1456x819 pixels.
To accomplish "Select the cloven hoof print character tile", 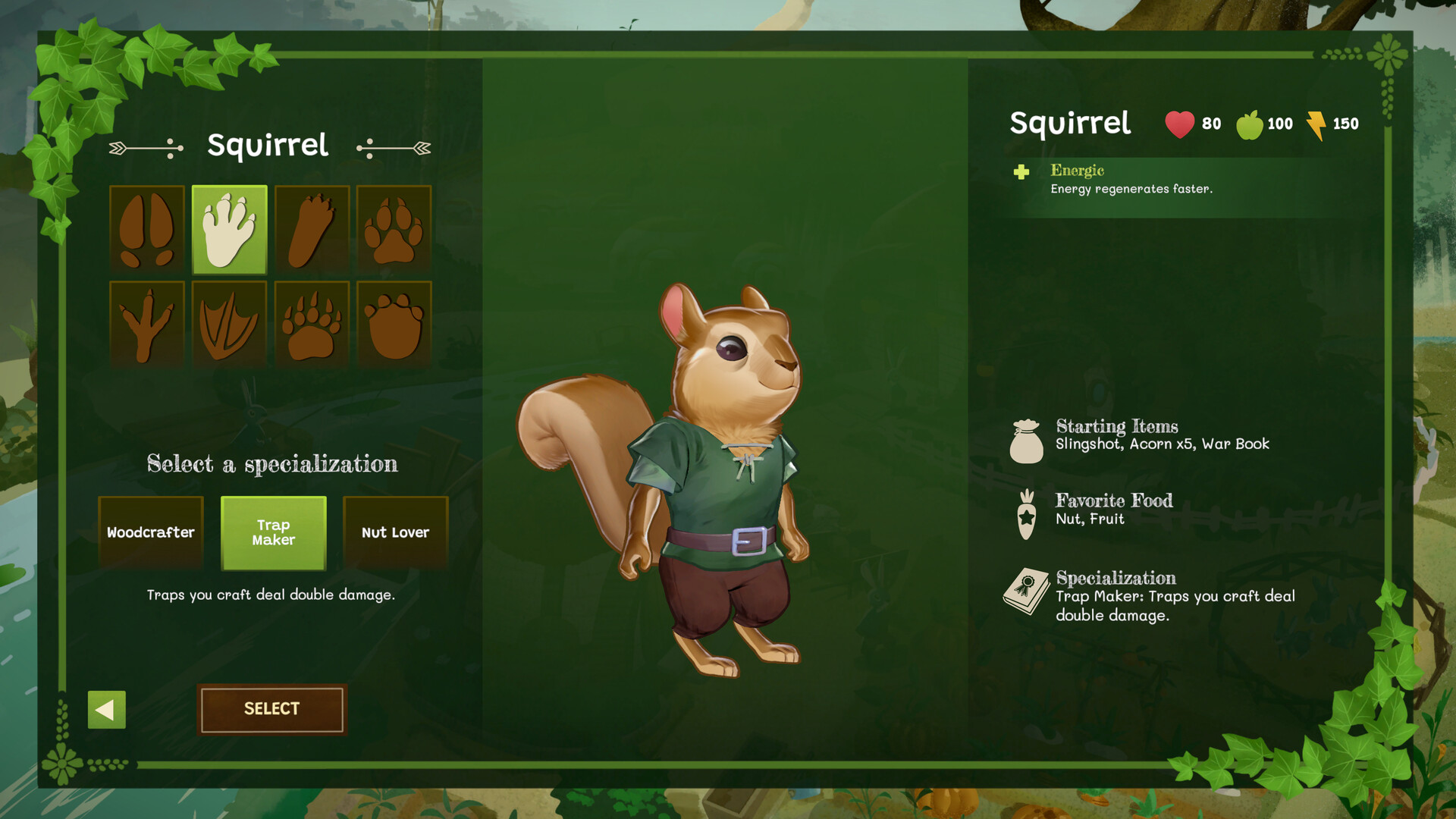I will (147, 229).
